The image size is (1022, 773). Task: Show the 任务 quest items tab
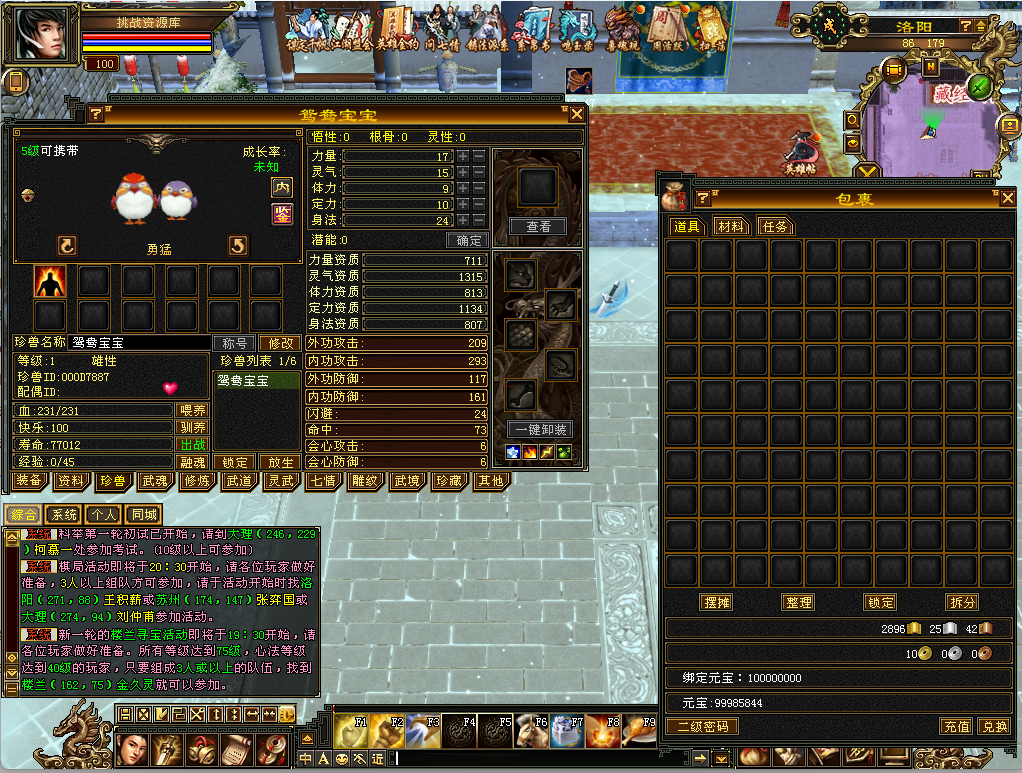click(x=775, y=227)
